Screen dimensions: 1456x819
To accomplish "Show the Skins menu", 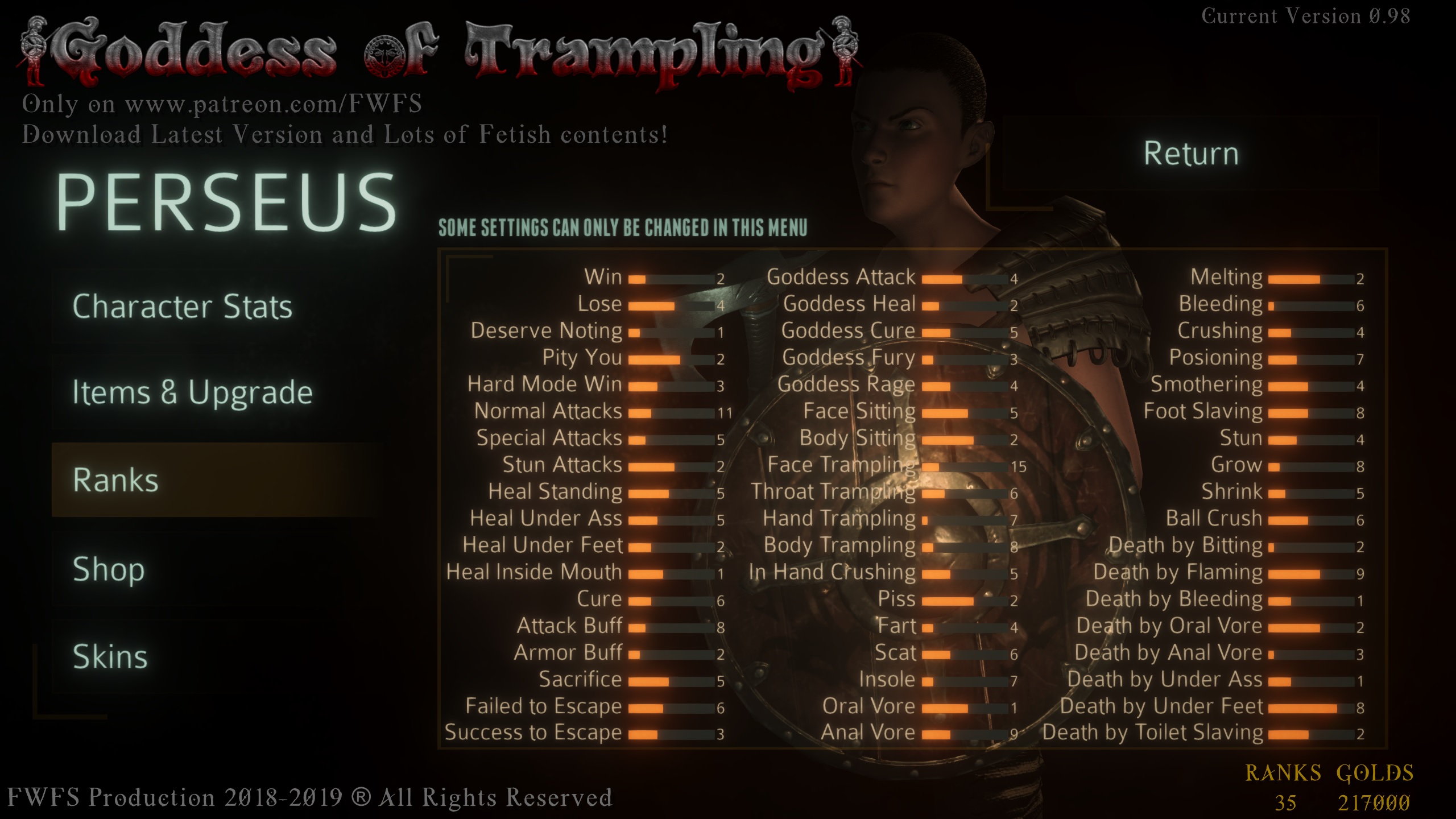I will point(110,657).
